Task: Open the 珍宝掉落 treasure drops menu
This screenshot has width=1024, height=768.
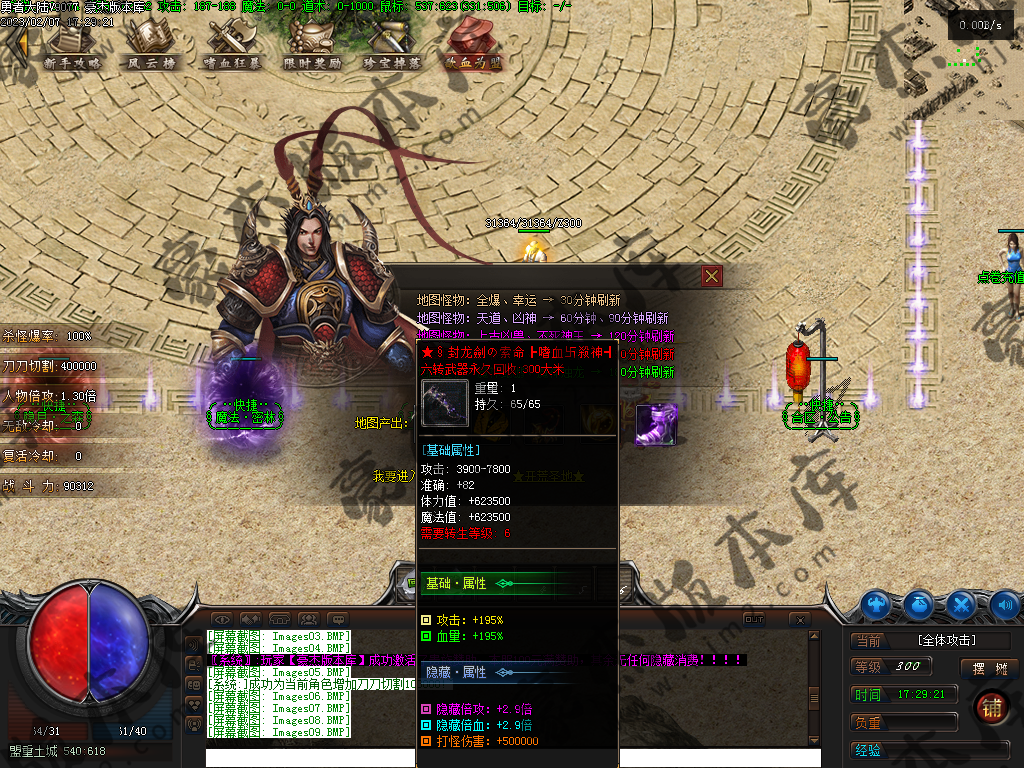Action: pyautogui.click(x=392, y=46)
